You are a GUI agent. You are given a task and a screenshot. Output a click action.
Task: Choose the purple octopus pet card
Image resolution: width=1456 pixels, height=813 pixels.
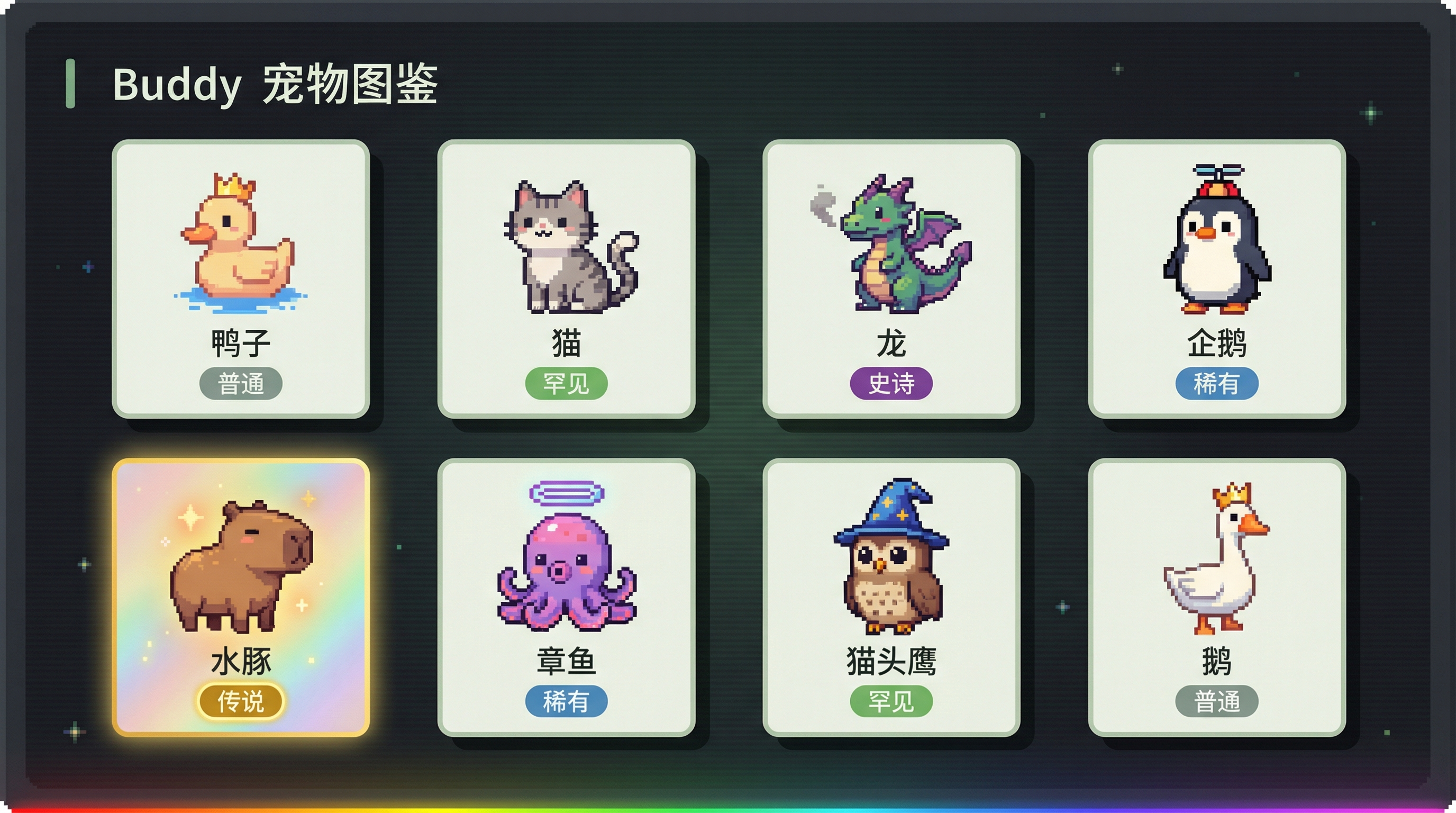(566, 597)
